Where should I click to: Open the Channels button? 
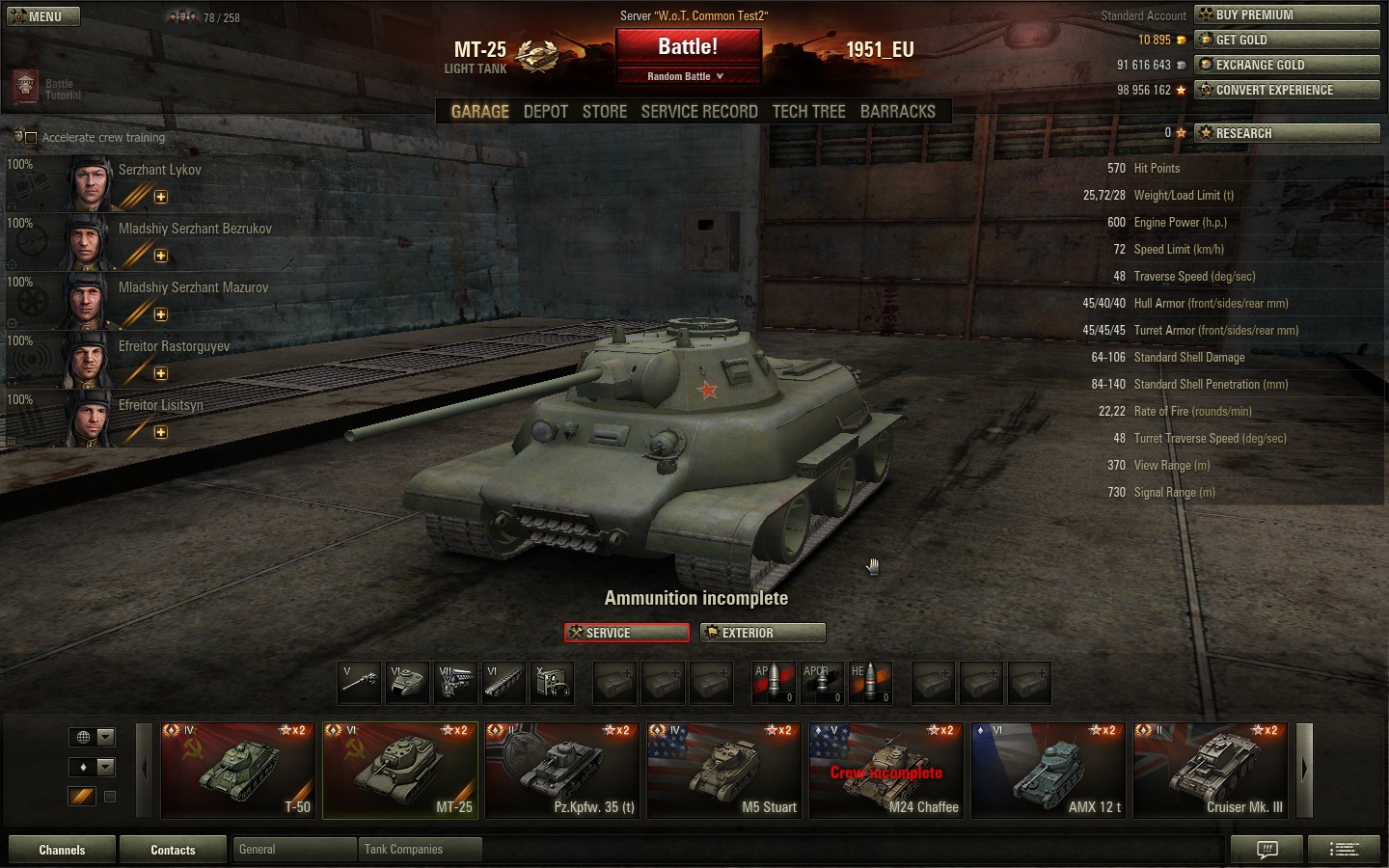[62, 850]
